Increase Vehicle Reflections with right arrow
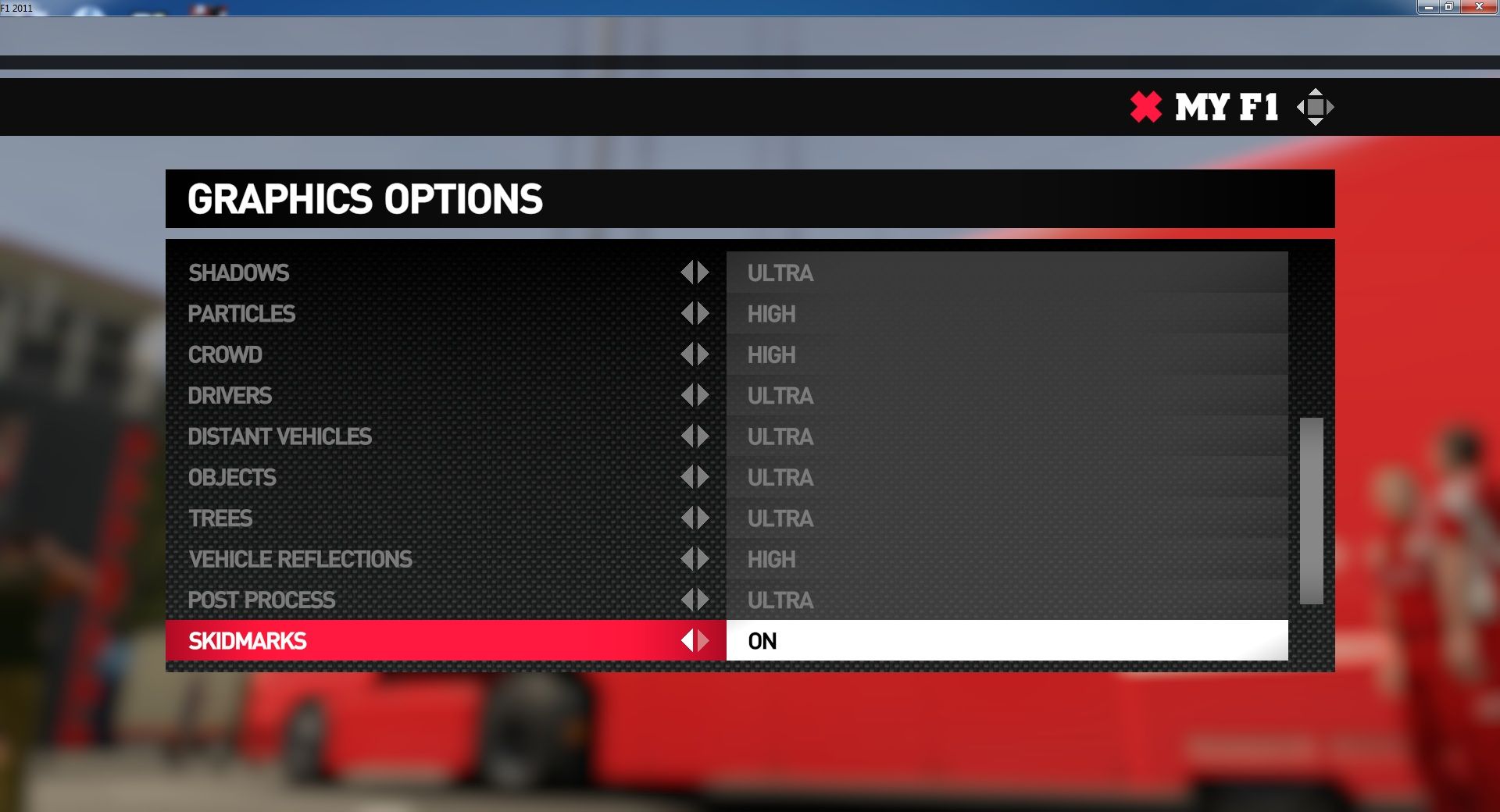Screen dimensions: 1500x812 point(703,559)
